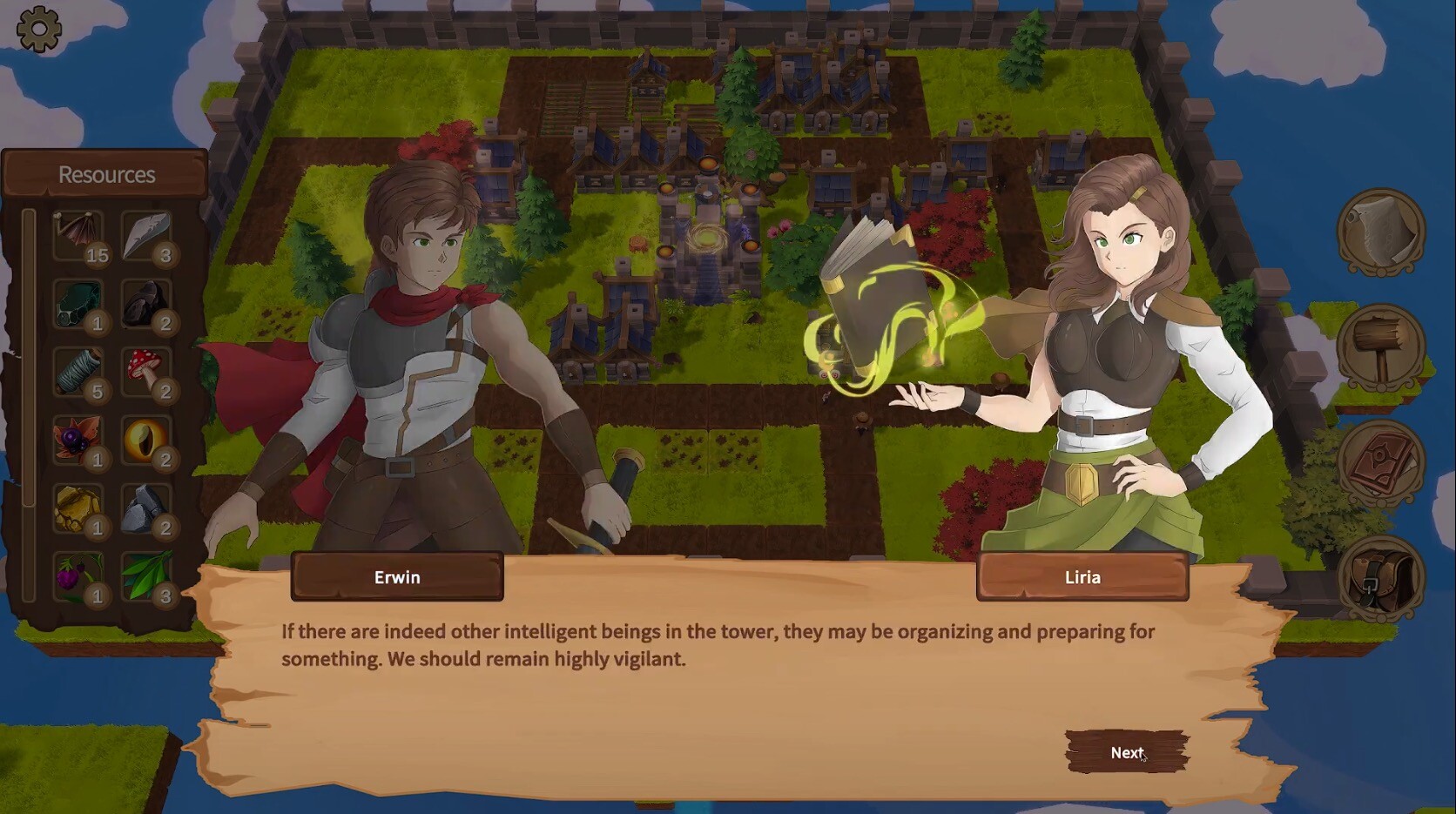Click Erwin's name plate
Image resolution: width=1456 pixels, height=814 pixels.
[x=396, y=576]
